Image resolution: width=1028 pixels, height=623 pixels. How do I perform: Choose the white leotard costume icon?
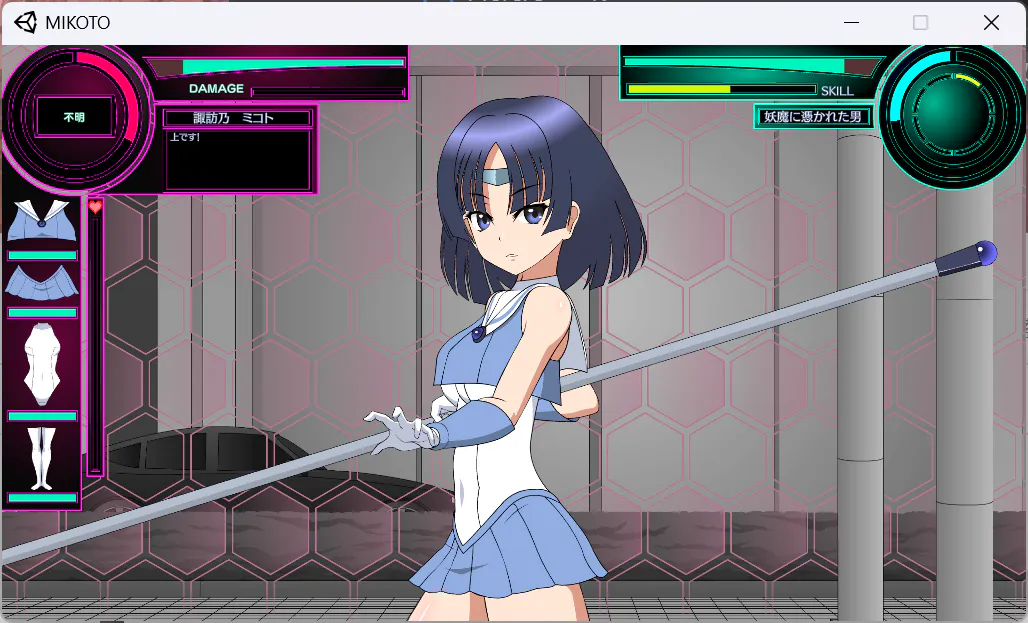point(41,362)
